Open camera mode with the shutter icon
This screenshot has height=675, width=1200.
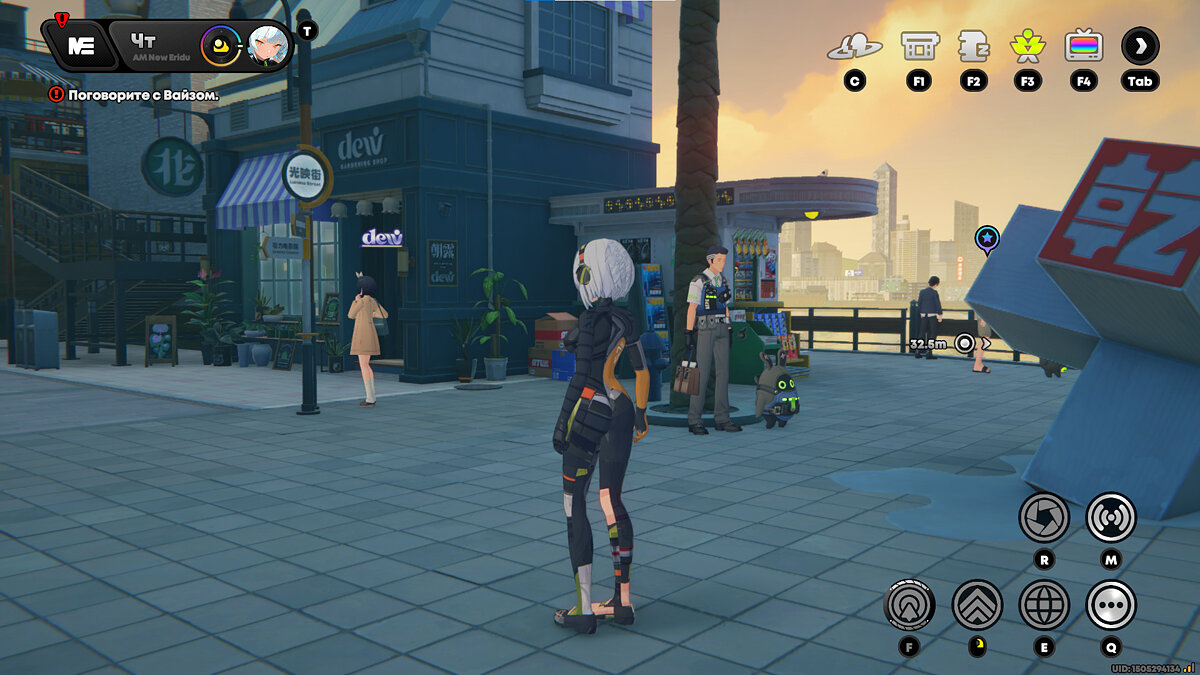point(1044,517)
